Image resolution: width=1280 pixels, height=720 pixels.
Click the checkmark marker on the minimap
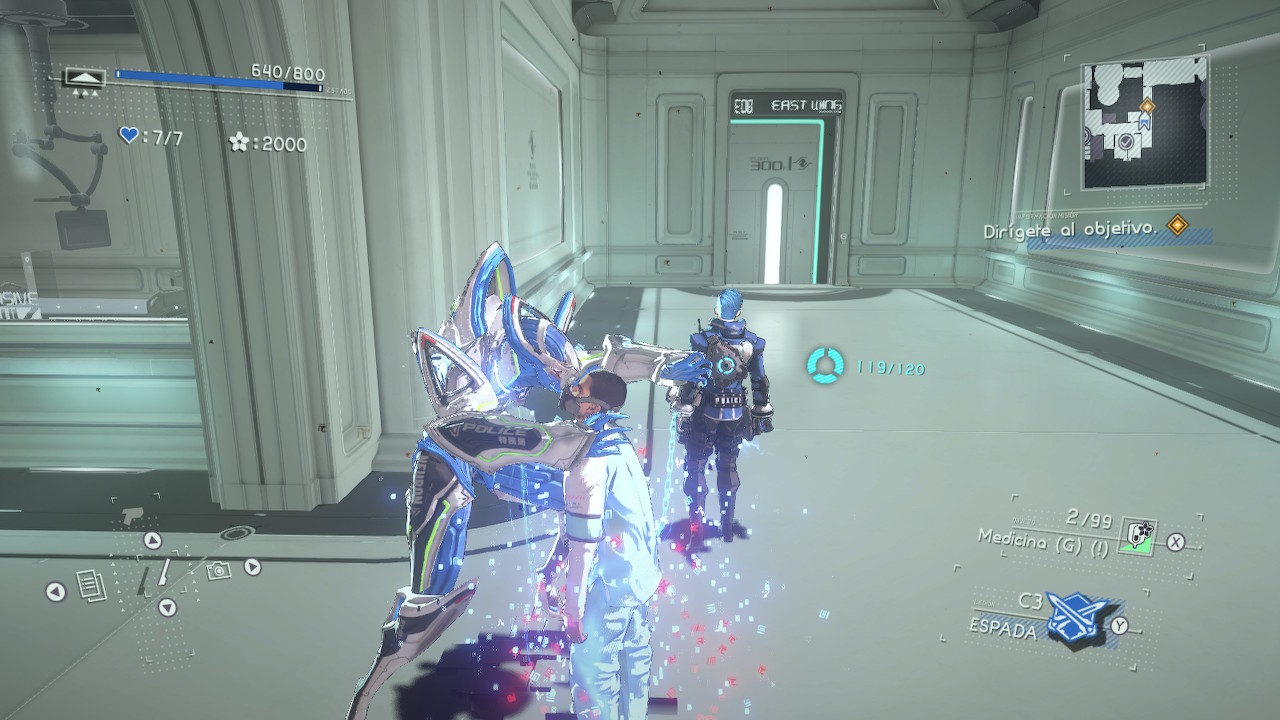point(1126,144)
